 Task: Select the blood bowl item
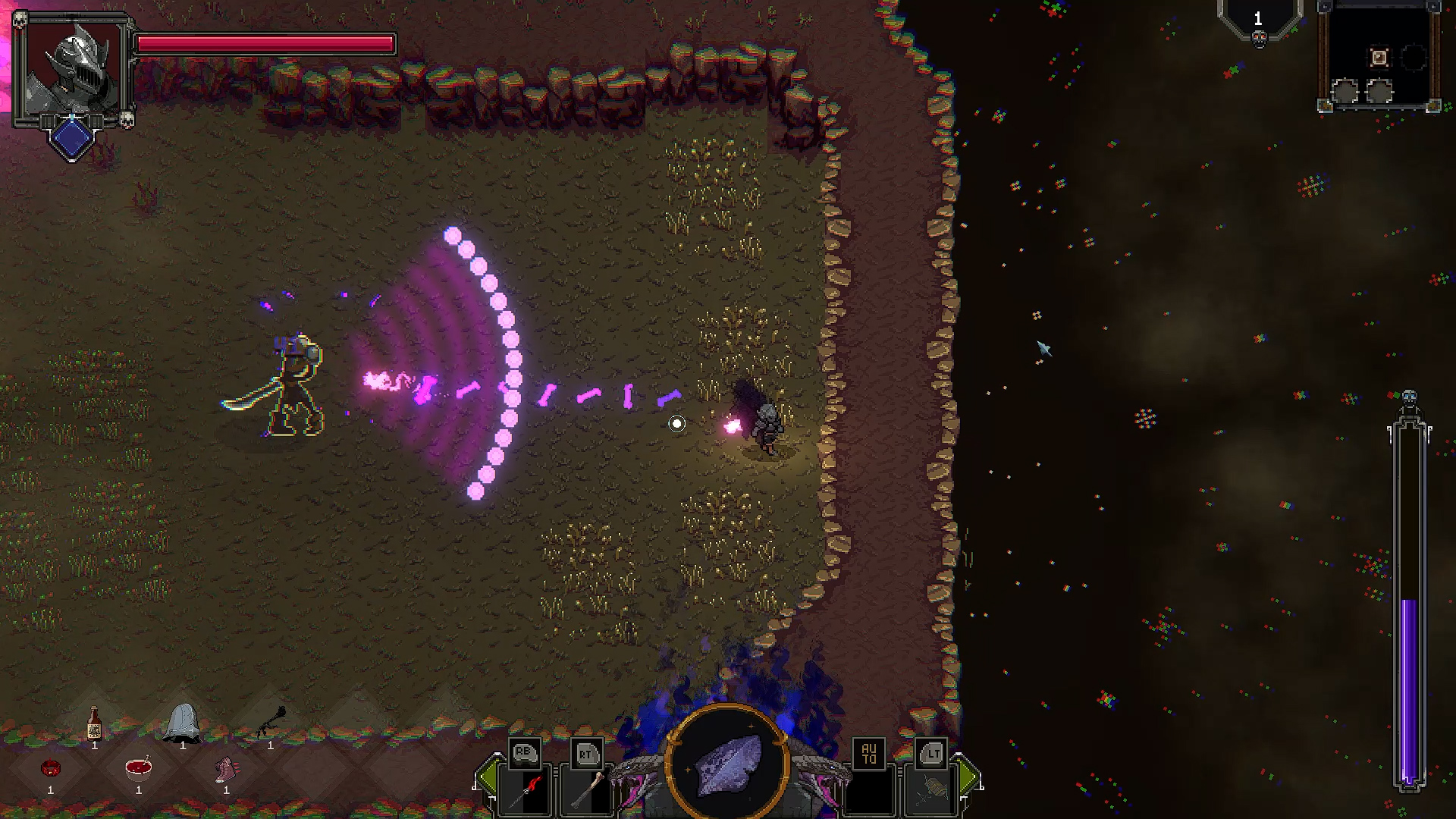click(x=138, y=770)
